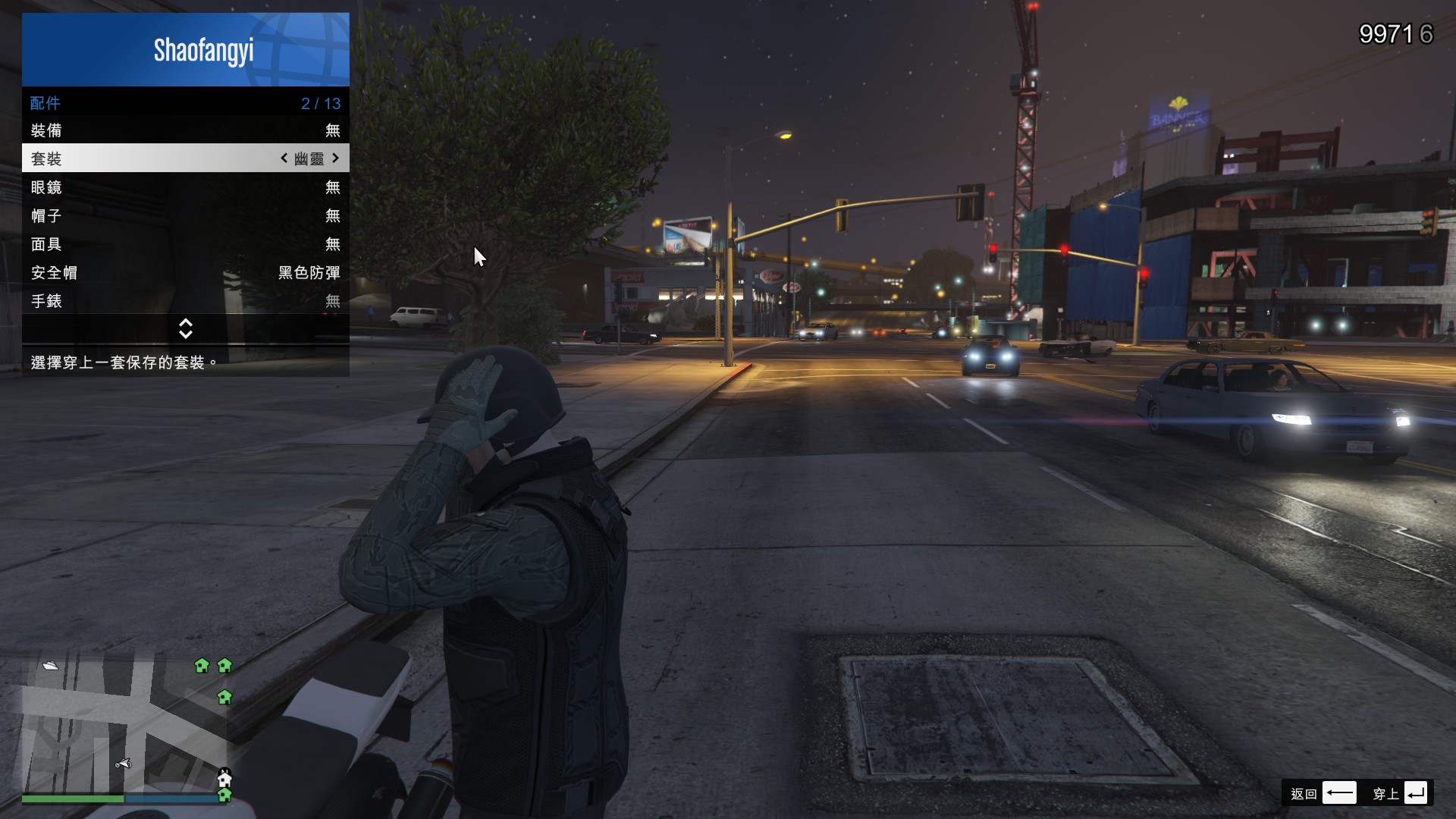Image resolution: width=1456 pixels, height=819 pixels.
Task: Click the up-down scroll arrows below the list
Action: [186, 328]
